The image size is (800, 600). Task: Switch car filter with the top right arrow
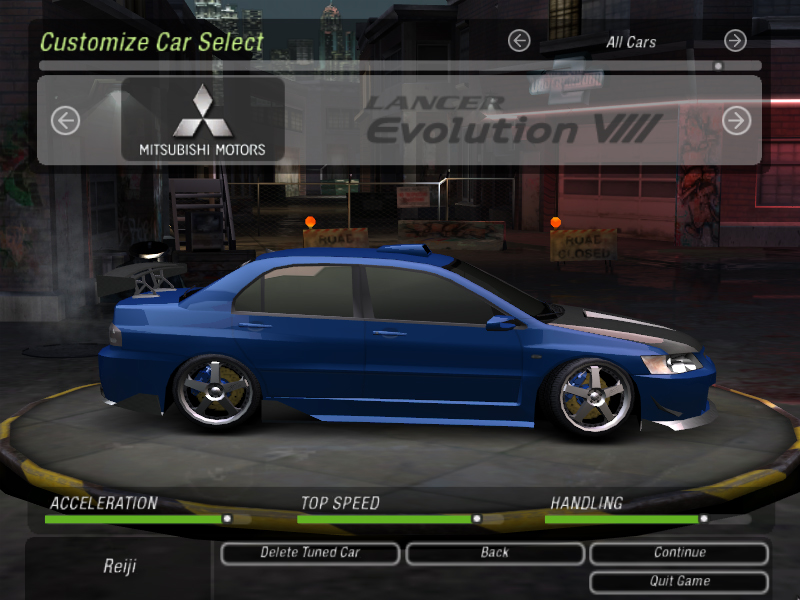tap(735, 41)
